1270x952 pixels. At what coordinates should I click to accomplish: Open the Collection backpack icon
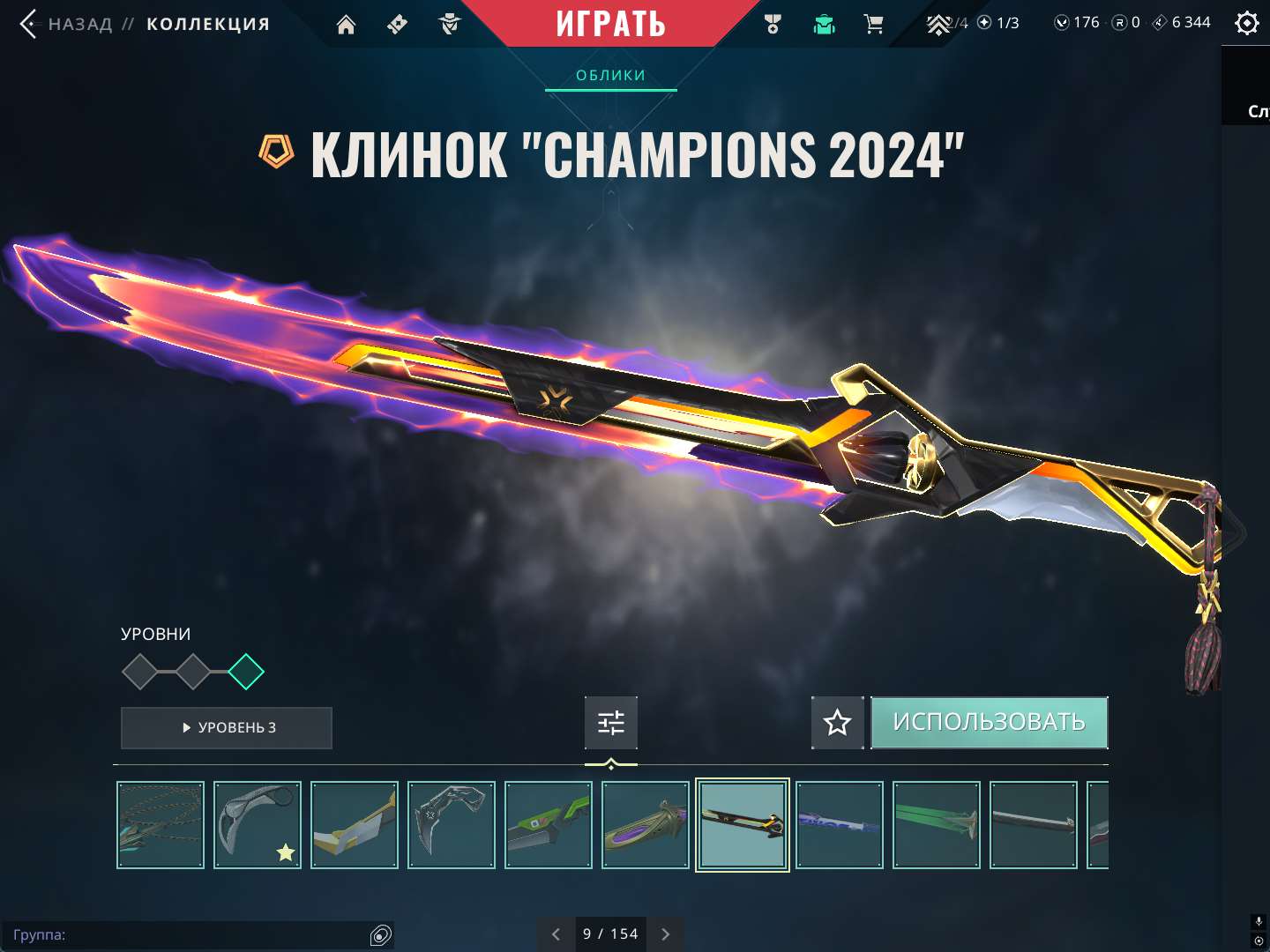tap(823, 25)
